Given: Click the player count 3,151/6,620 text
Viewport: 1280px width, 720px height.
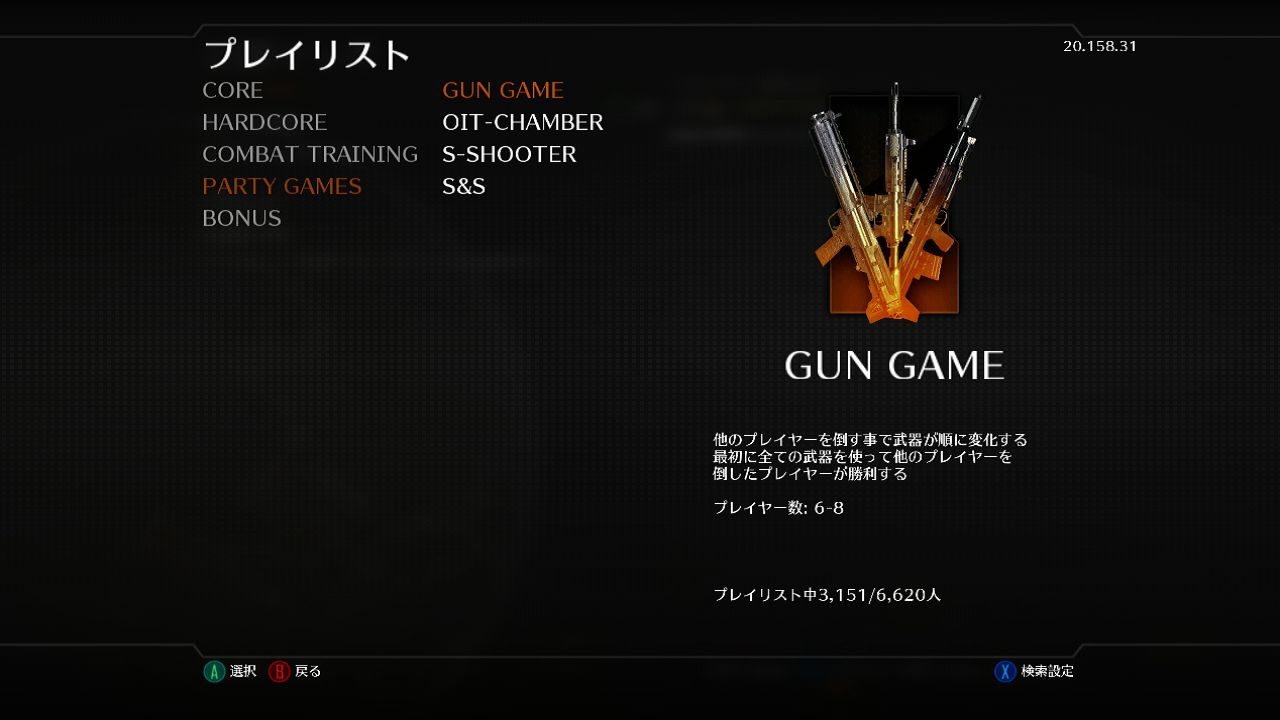Looking at the screenshot, I should [828, 593].
